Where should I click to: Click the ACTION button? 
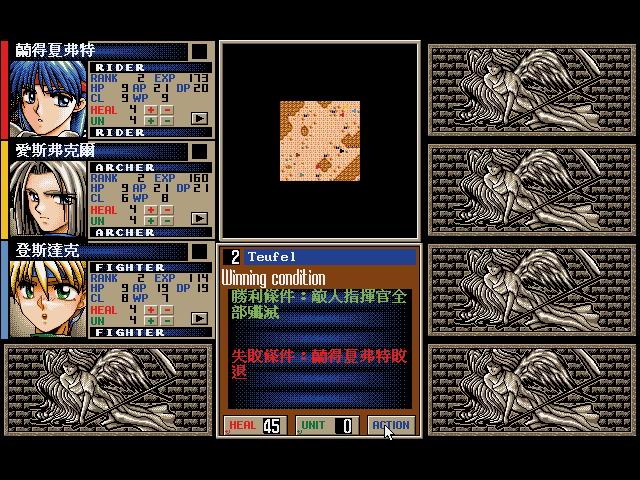(390, 425)
